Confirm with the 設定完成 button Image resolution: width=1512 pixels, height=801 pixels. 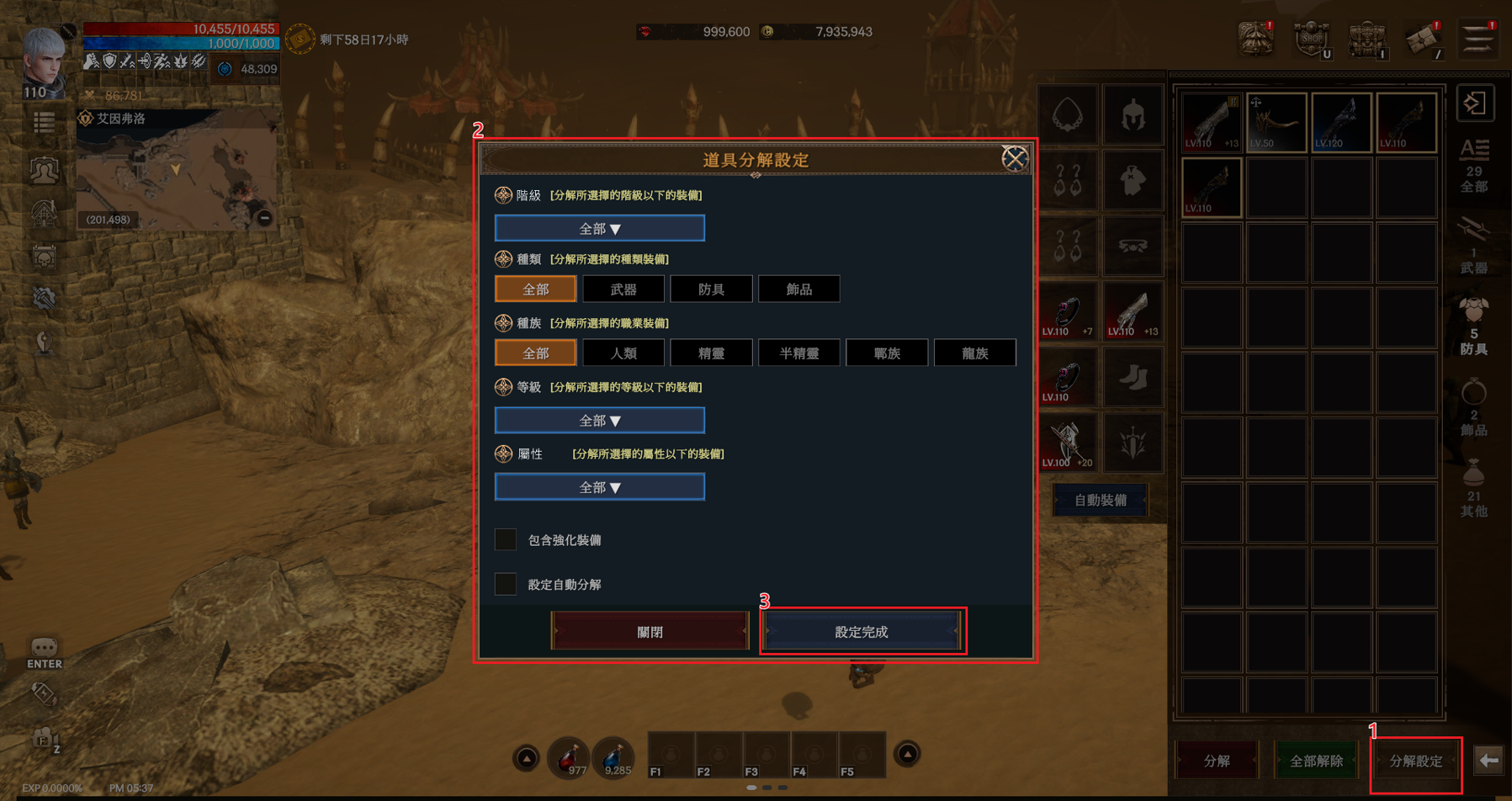[862, 632]
